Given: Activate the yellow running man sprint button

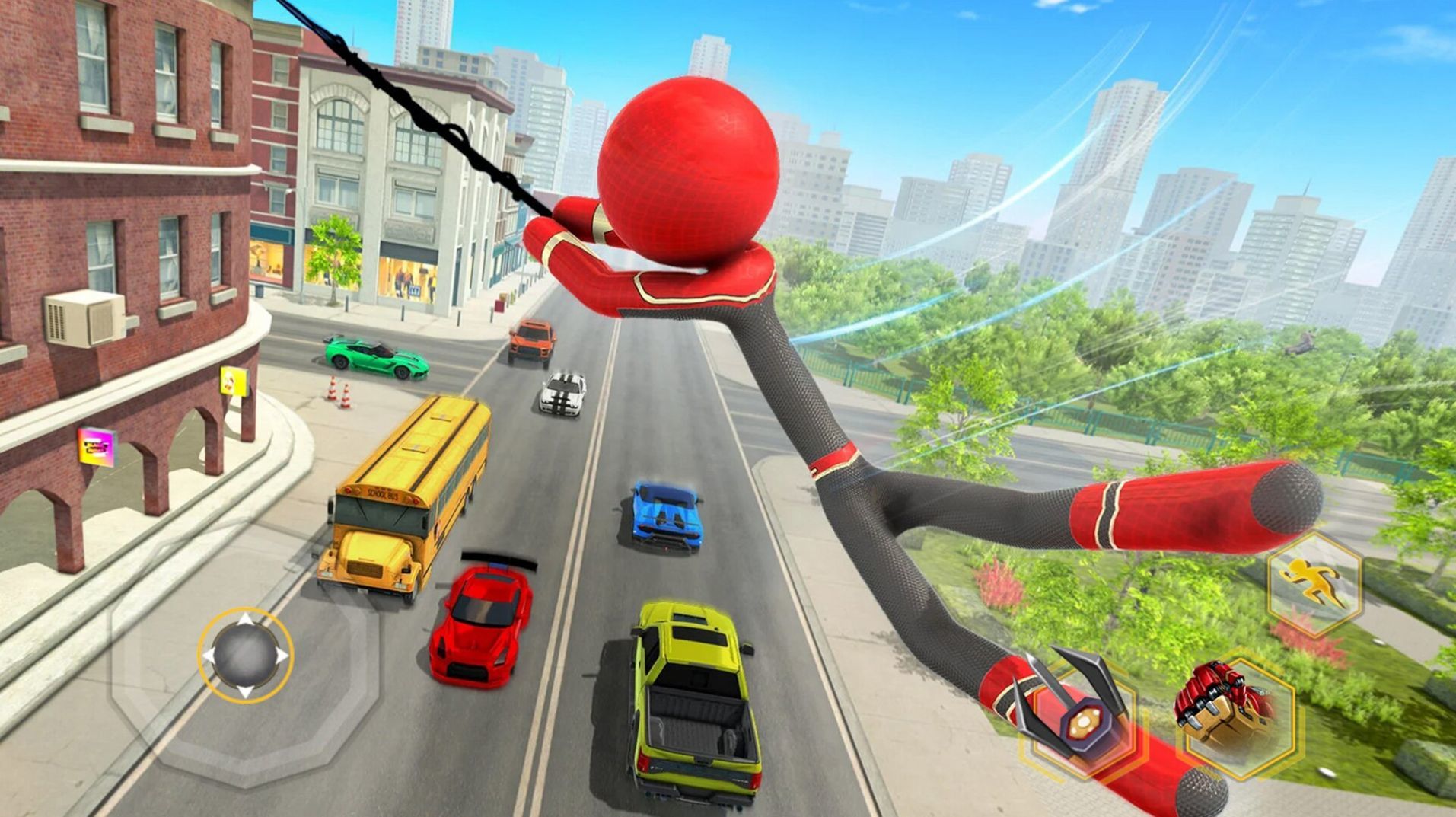Looking at the screenshot, I should (x=1314, y=585).
